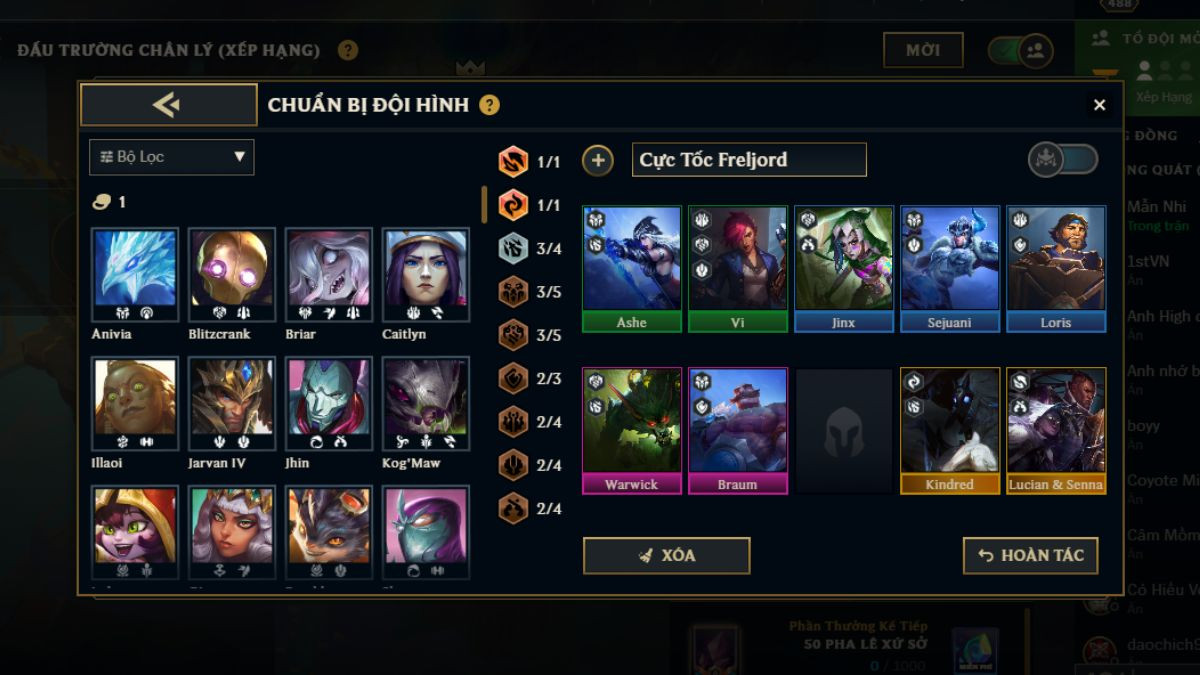1200x675 pixels.
Task: Add a new team with the plus button
Action: click(598, 160)
